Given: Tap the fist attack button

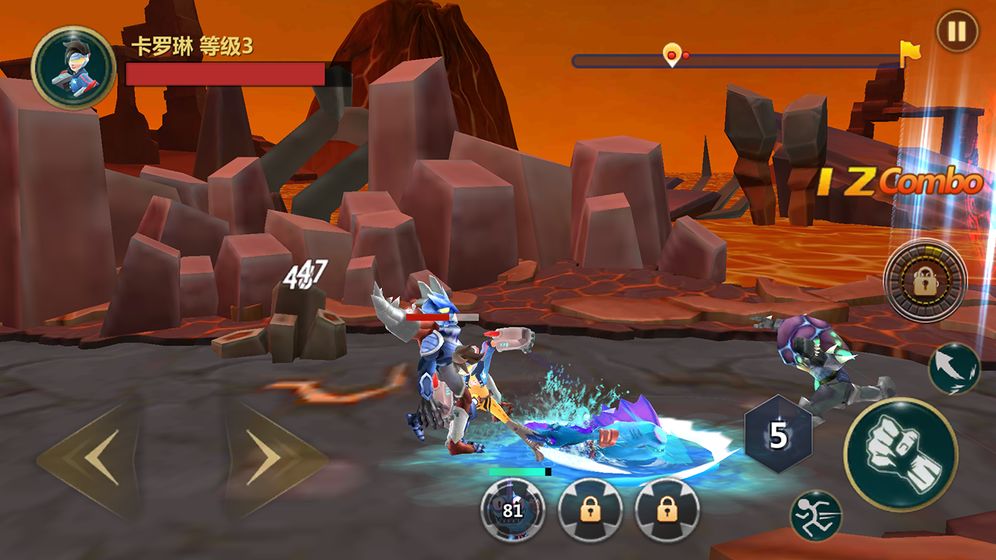Looking at the screenshot, I should click(x=900, y=454).
